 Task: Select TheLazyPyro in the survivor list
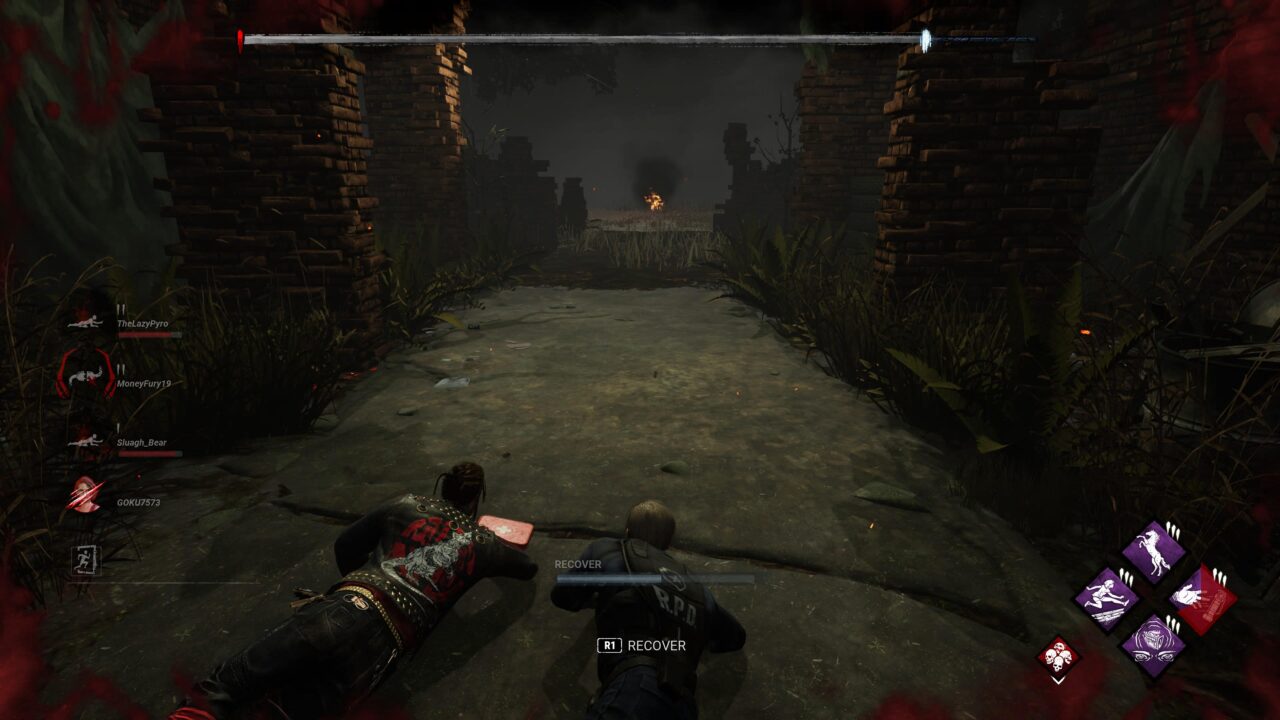pos(141,324)
